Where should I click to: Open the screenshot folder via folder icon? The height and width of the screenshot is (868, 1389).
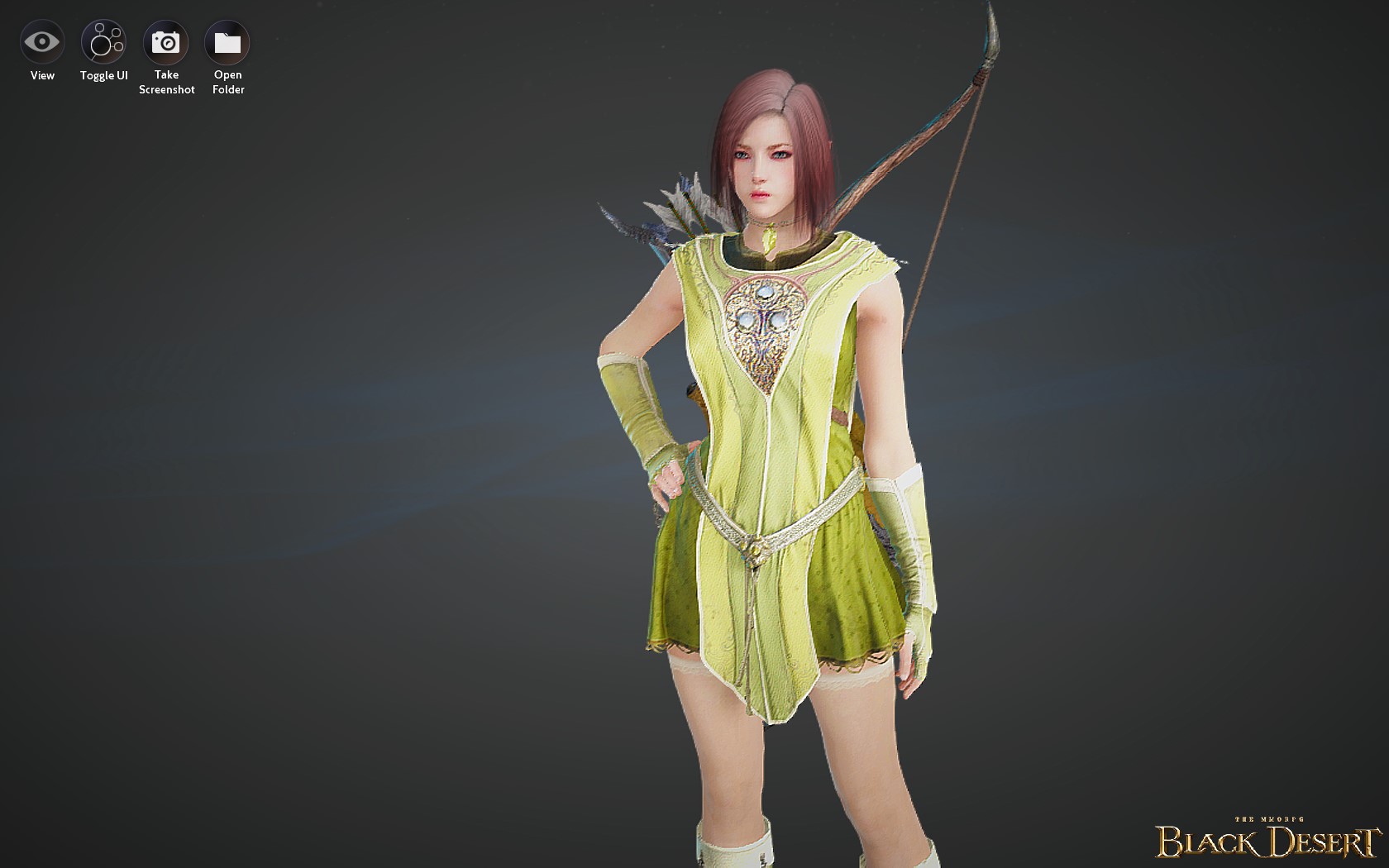pos(227,40)
